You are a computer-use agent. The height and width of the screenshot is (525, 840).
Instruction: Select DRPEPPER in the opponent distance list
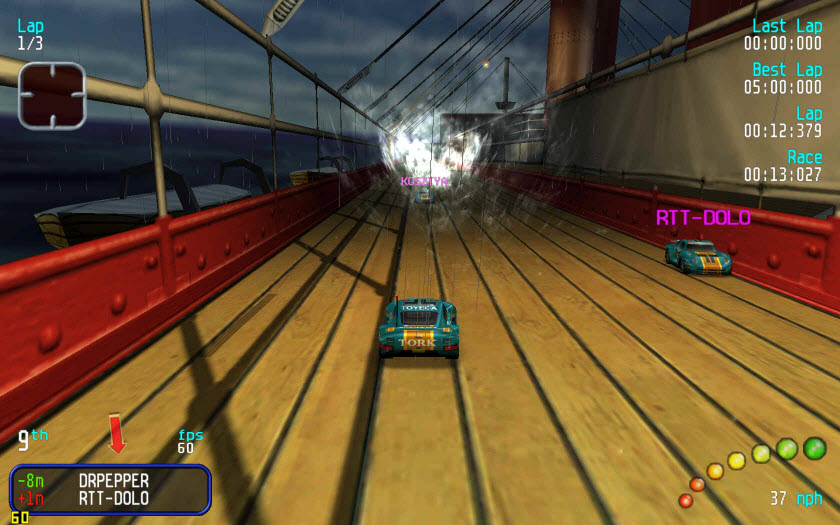click(x=112, y=480)
